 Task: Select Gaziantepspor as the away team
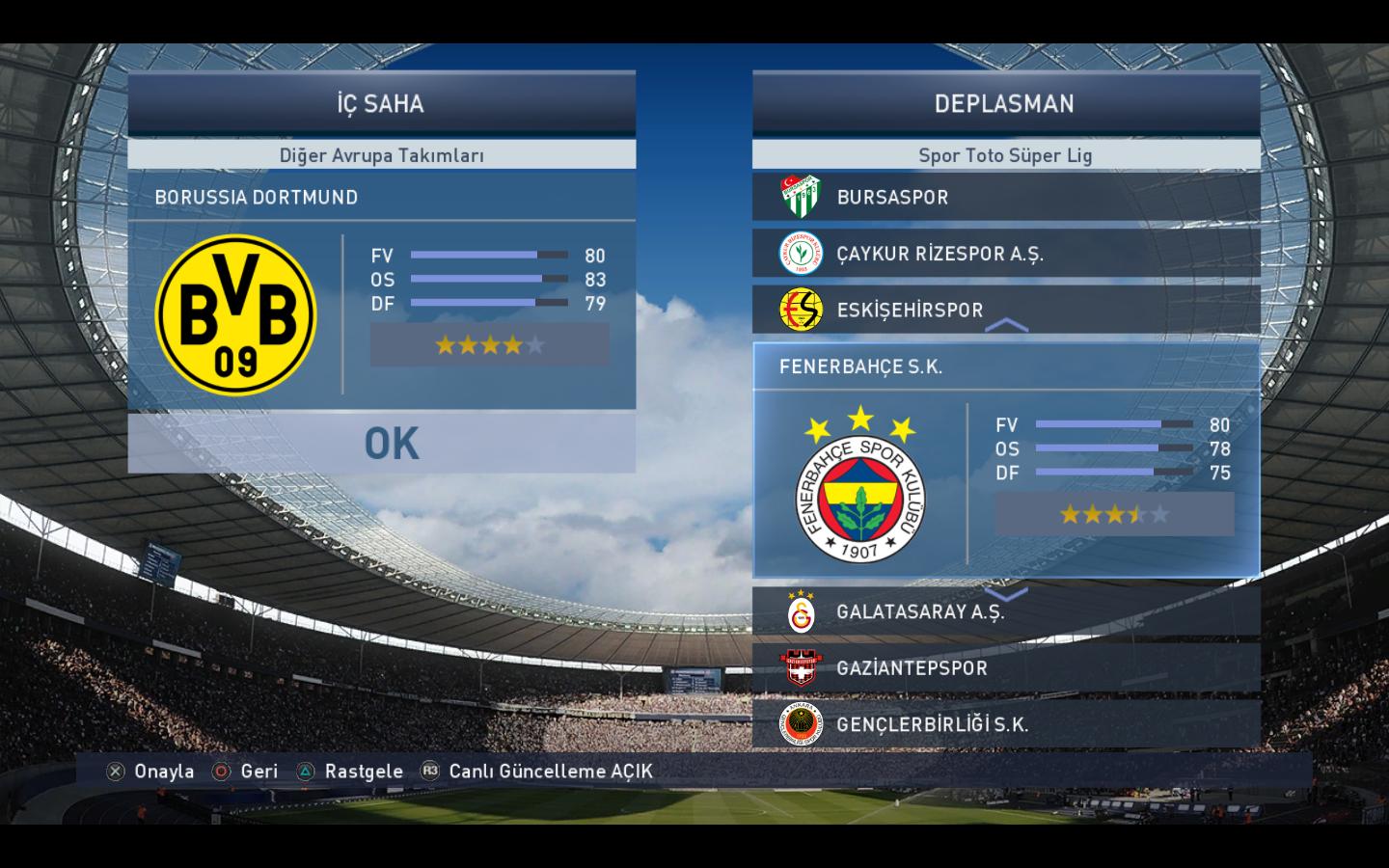pos(1006,667)
